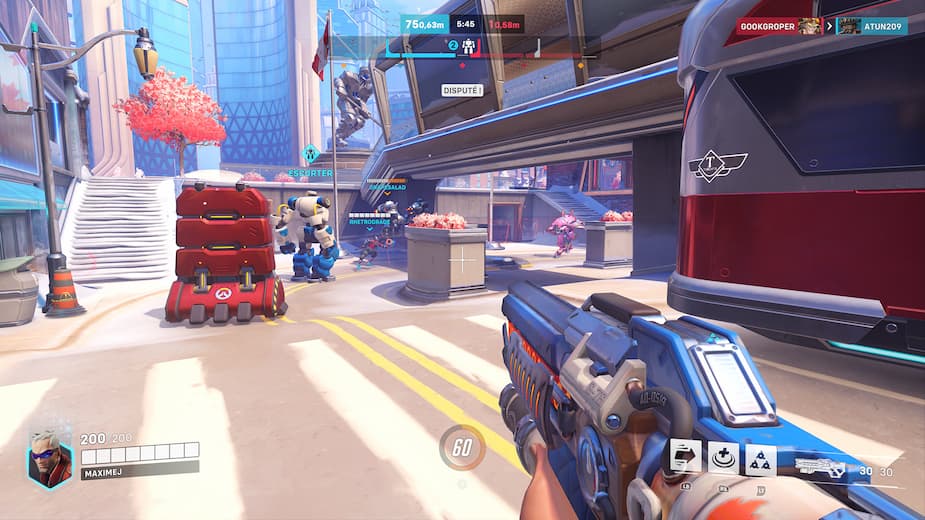Trigger the ultimate charge meter showing 60
Image resolution: width=925 pixels, height=520 pixels.
pyautogui.click(x=462, y=448)
